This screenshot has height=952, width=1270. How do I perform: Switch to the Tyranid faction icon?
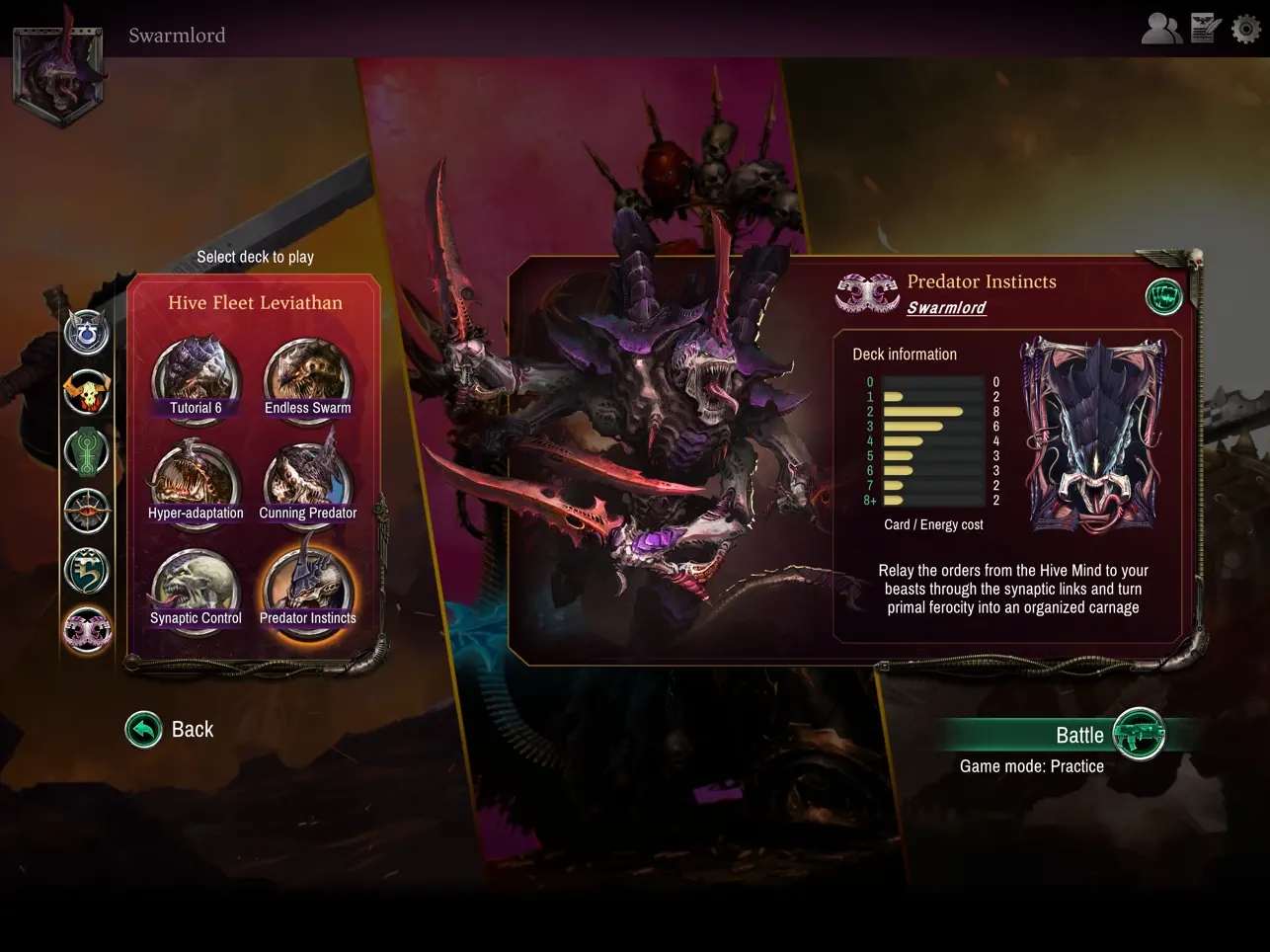coord(87,629)
